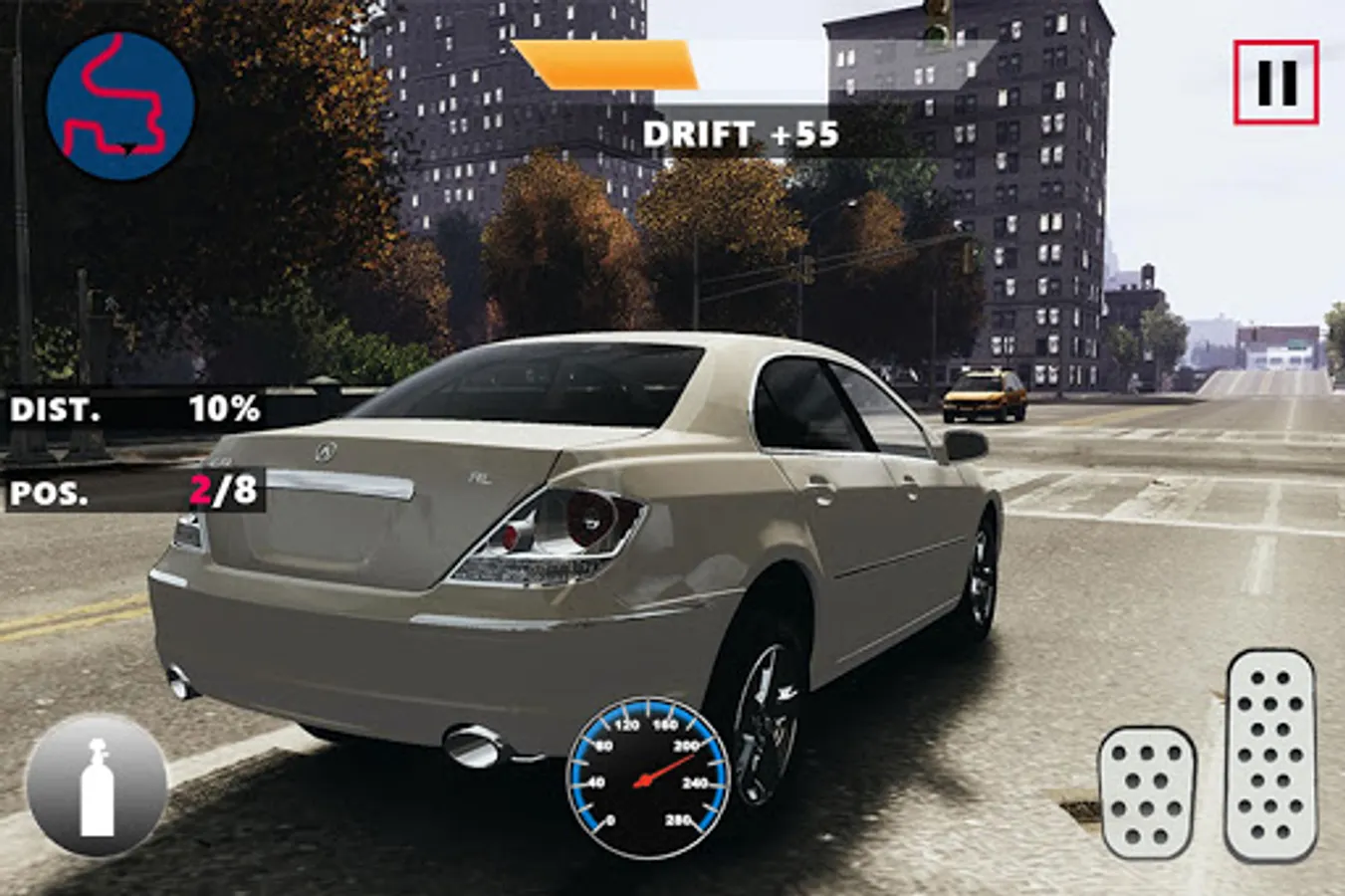Screen dimensions: 1345x896
Task: Step on the tall gas pedal
Action: coord(1271,754)
